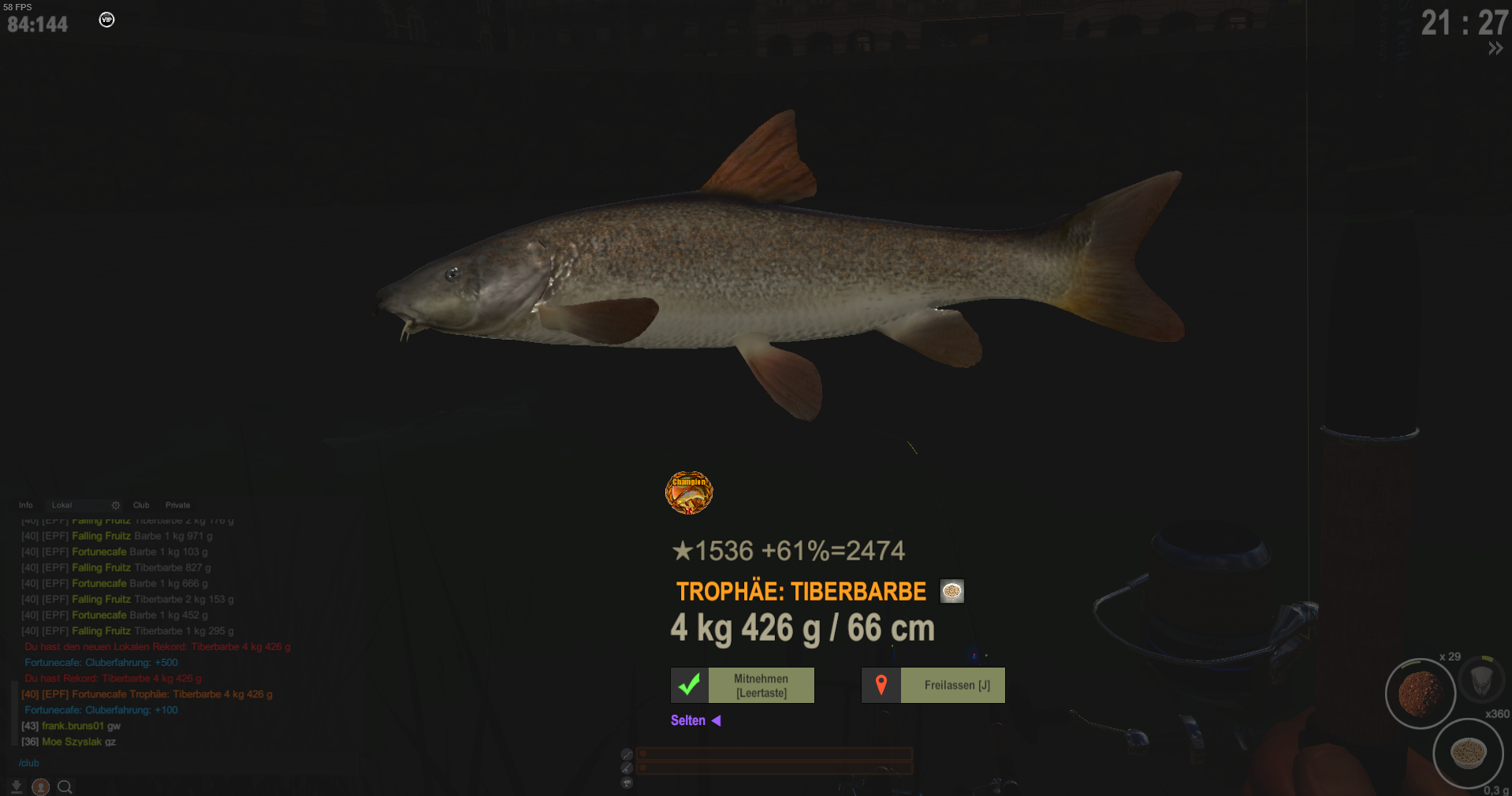Click the Selten rarity label
1512x796 pixels.
(x=688, y=720)
